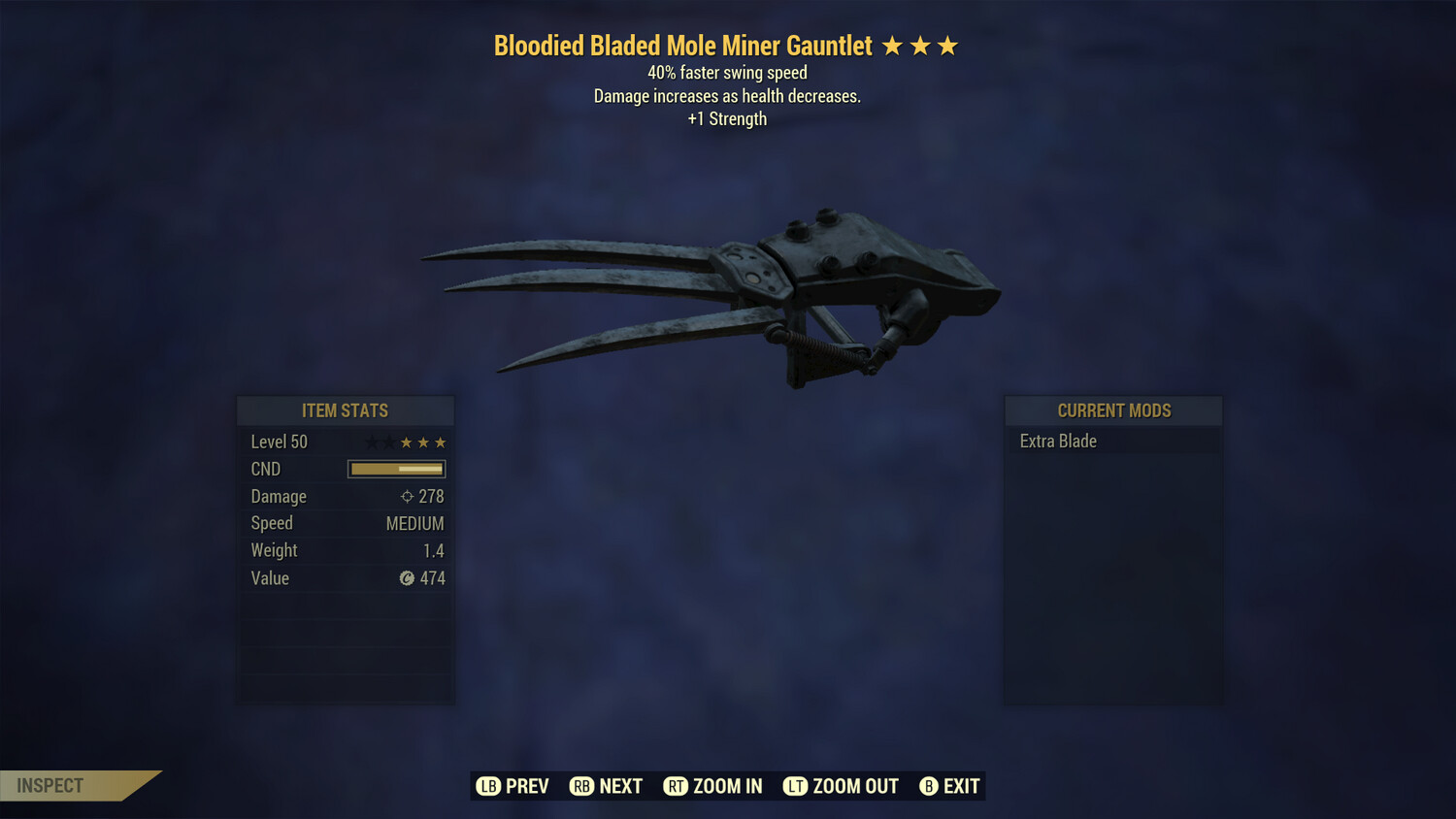Click the EXIT label to leave inspection
This screenshot has height=819, width=1456.
(x=963, y=786)
